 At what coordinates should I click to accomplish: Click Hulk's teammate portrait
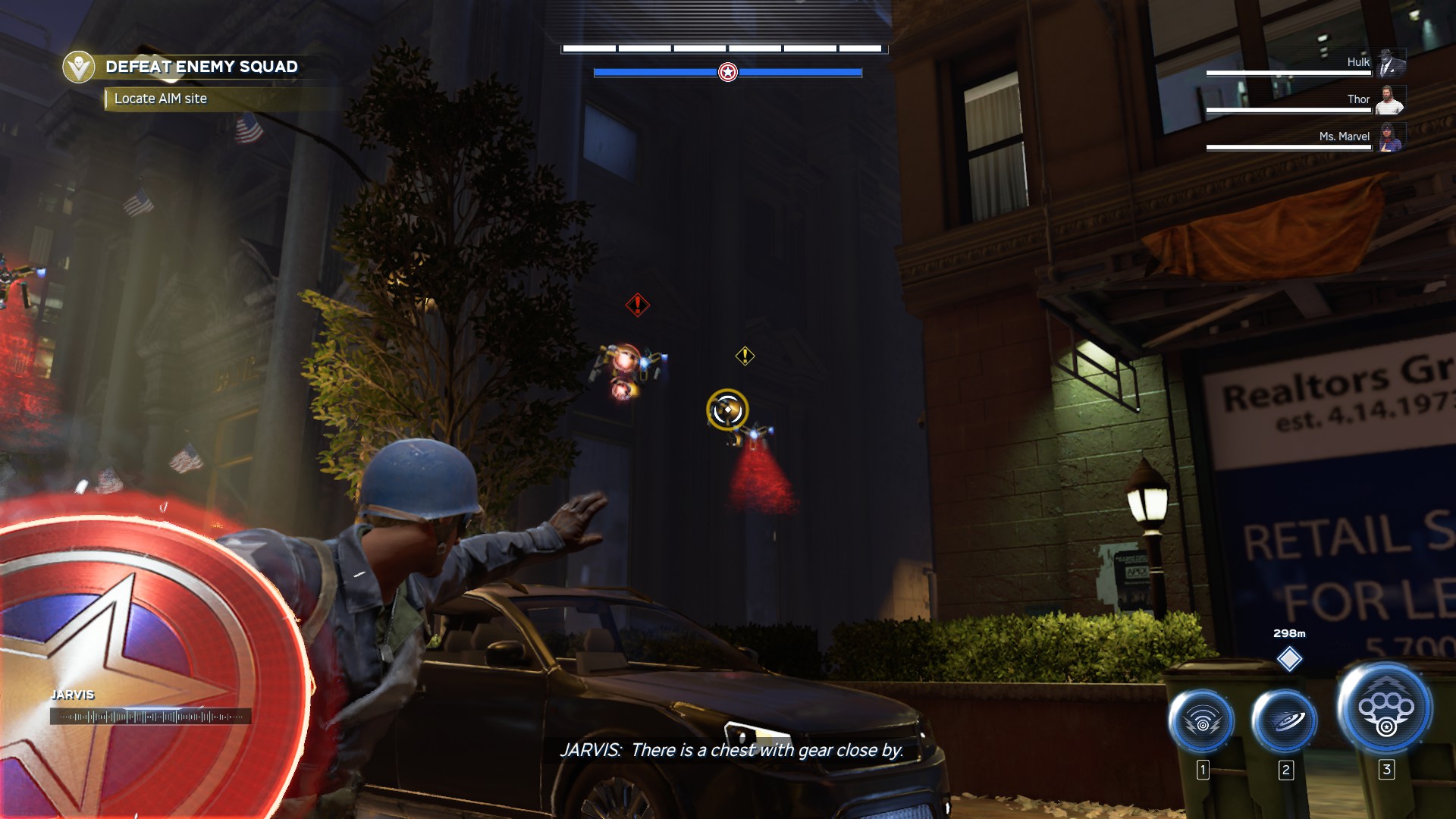click(x=1391, y=63)
